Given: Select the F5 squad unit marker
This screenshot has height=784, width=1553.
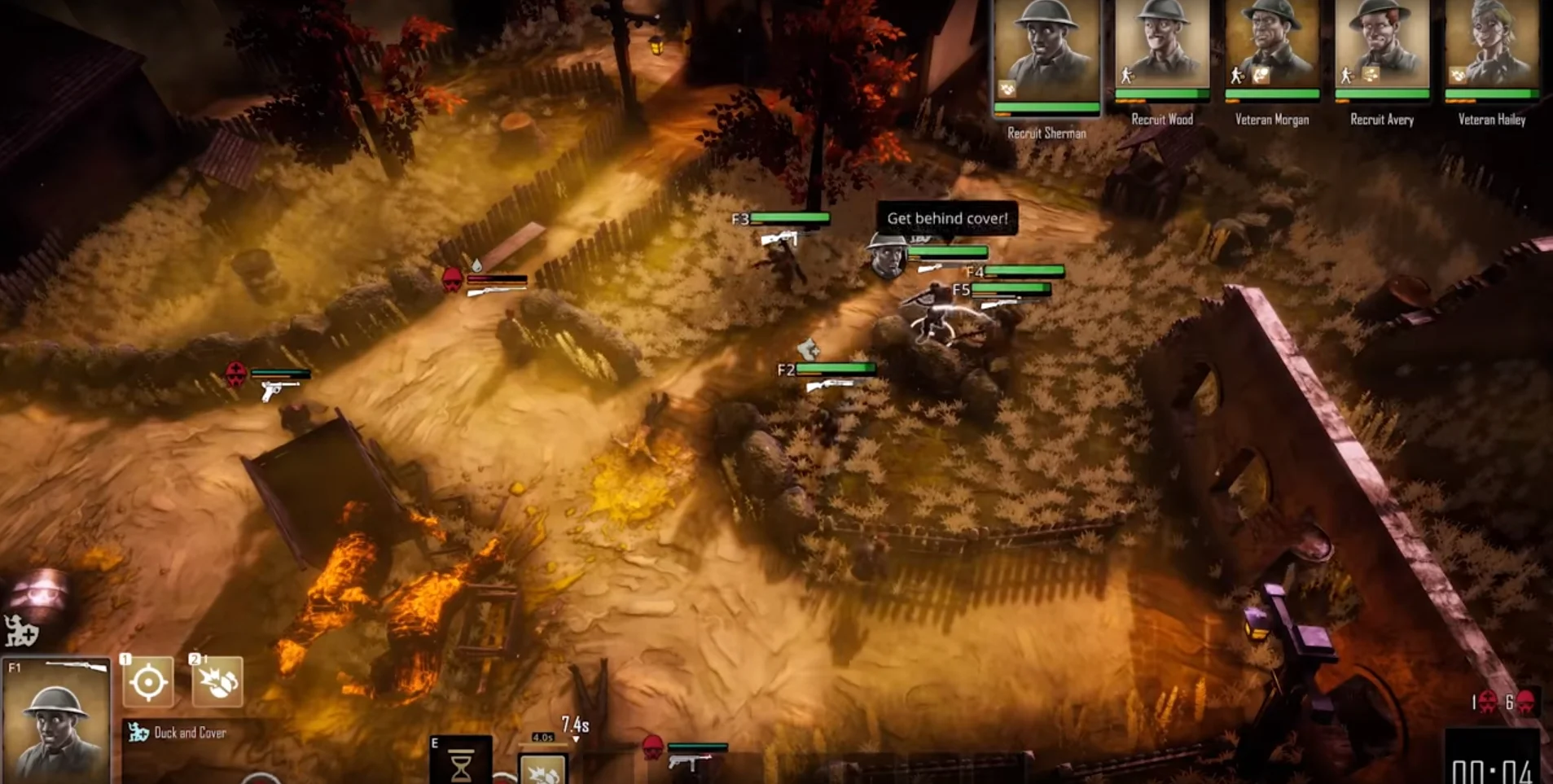Looking at the screenshot, I should click(x=961, y=290).
